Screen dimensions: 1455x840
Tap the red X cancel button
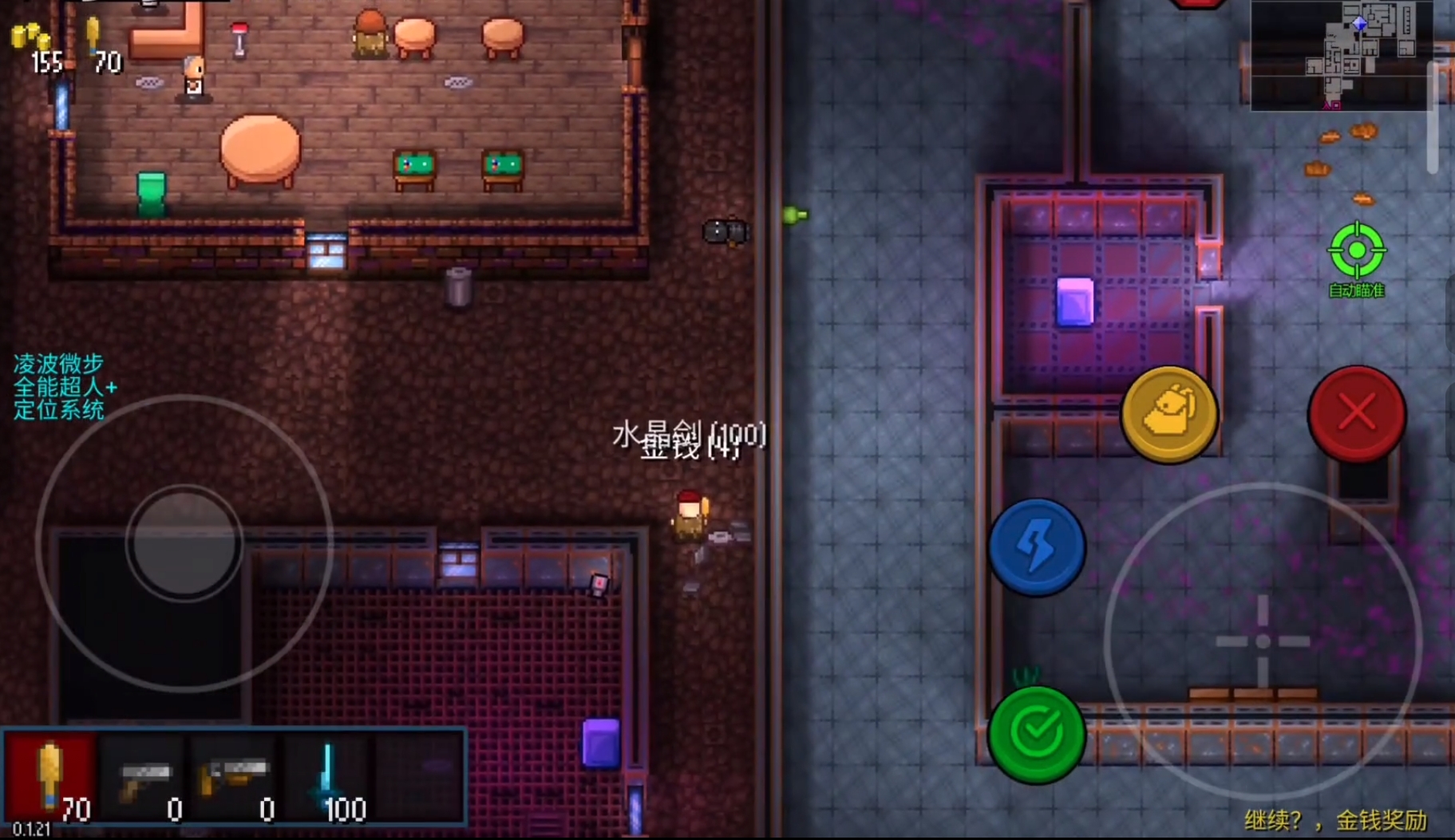tap(1357, 412)
